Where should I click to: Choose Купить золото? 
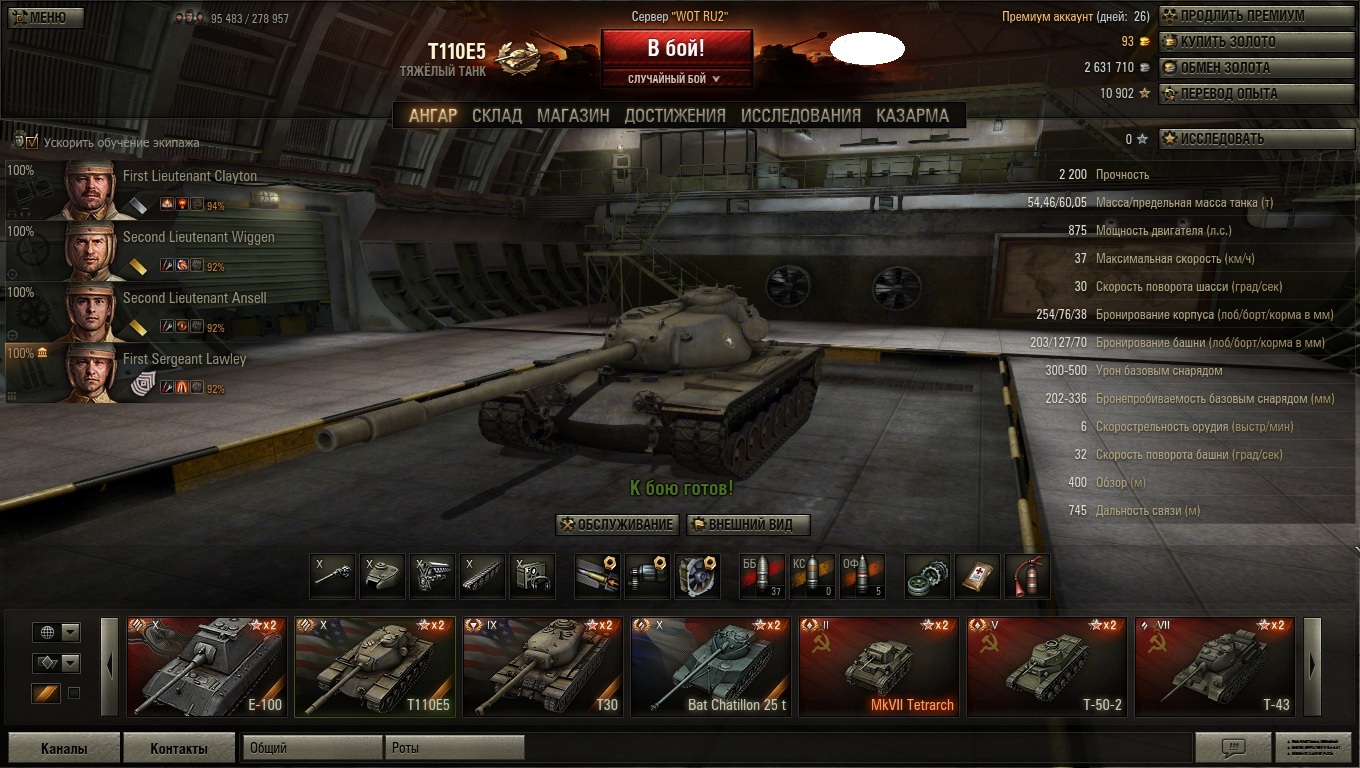tap(1256, 42)
